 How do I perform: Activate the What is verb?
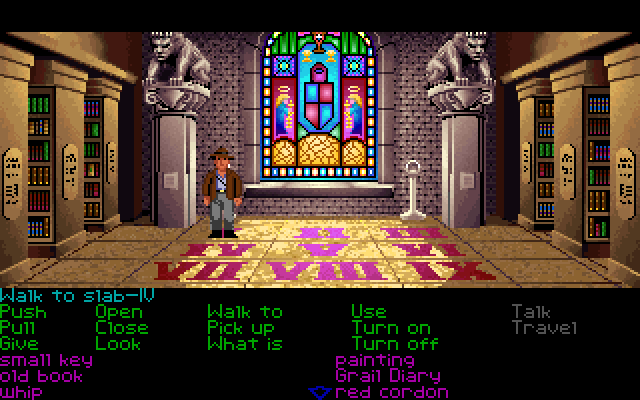coord(244,344)
